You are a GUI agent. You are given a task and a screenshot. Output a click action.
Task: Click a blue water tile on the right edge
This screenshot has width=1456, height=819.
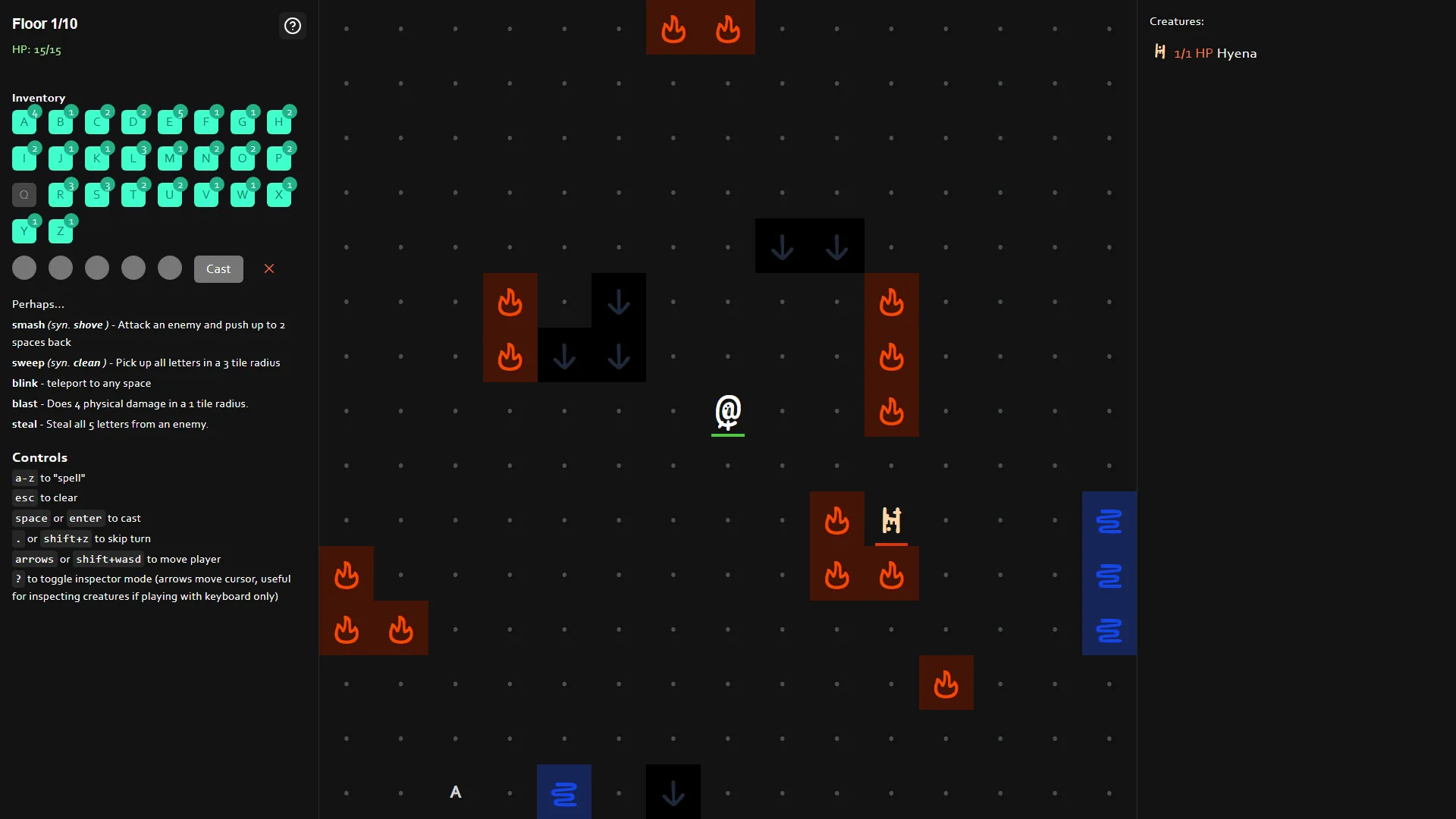pos(1109,575)
